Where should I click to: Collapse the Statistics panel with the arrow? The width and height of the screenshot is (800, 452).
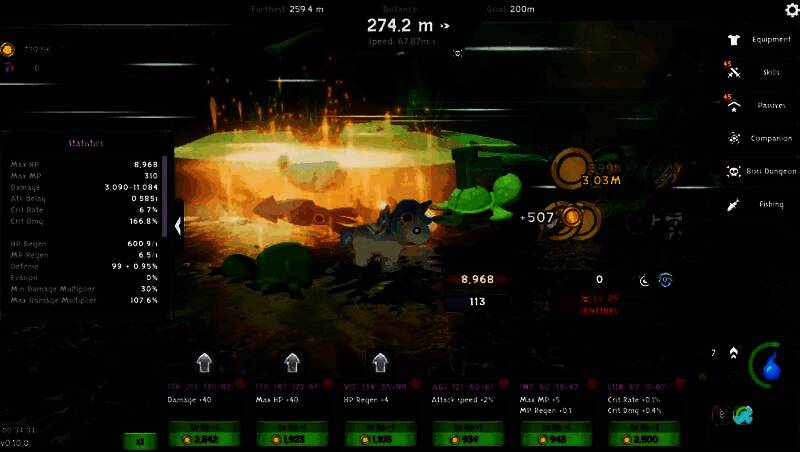178,226
